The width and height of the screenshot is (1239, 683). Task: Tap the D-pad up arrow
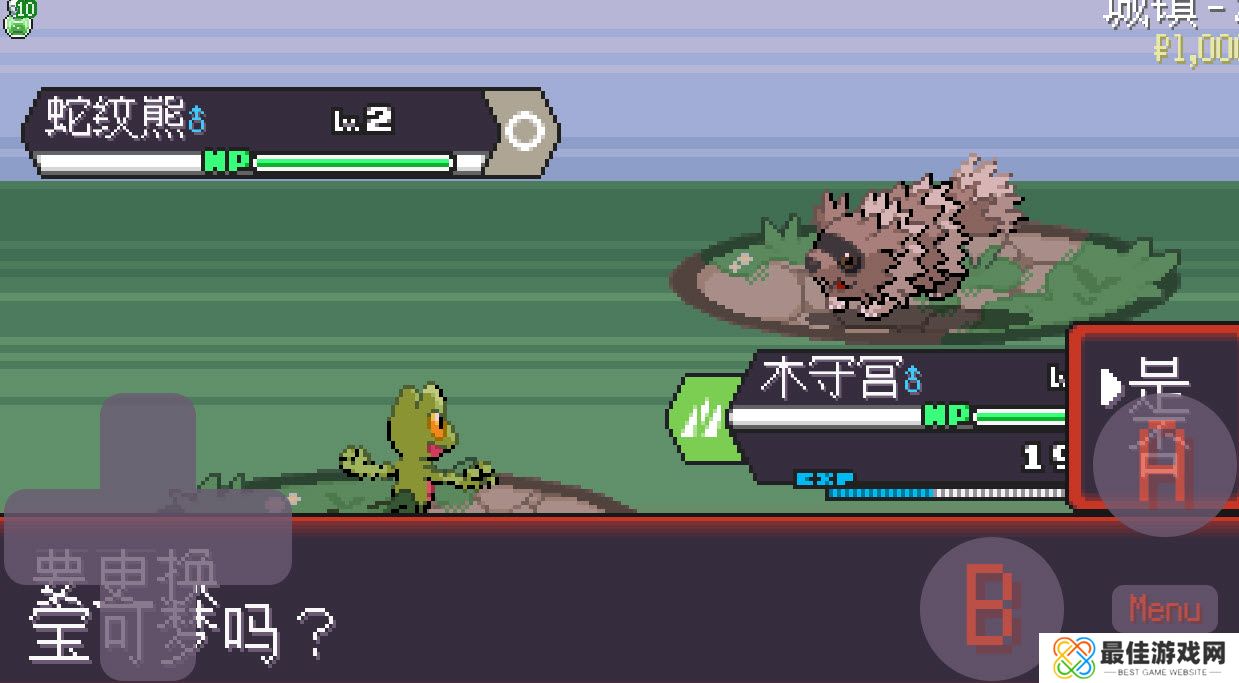click(148, 438)
